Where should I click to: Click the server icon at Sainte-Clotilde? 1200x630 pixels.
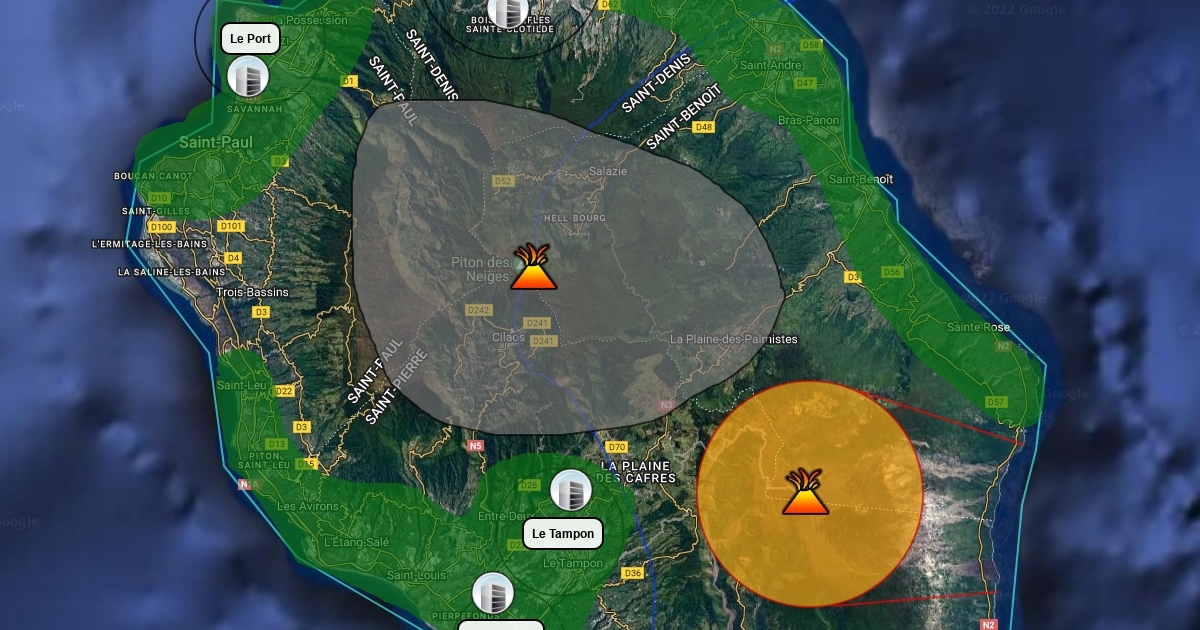click(x=507, y=11)
